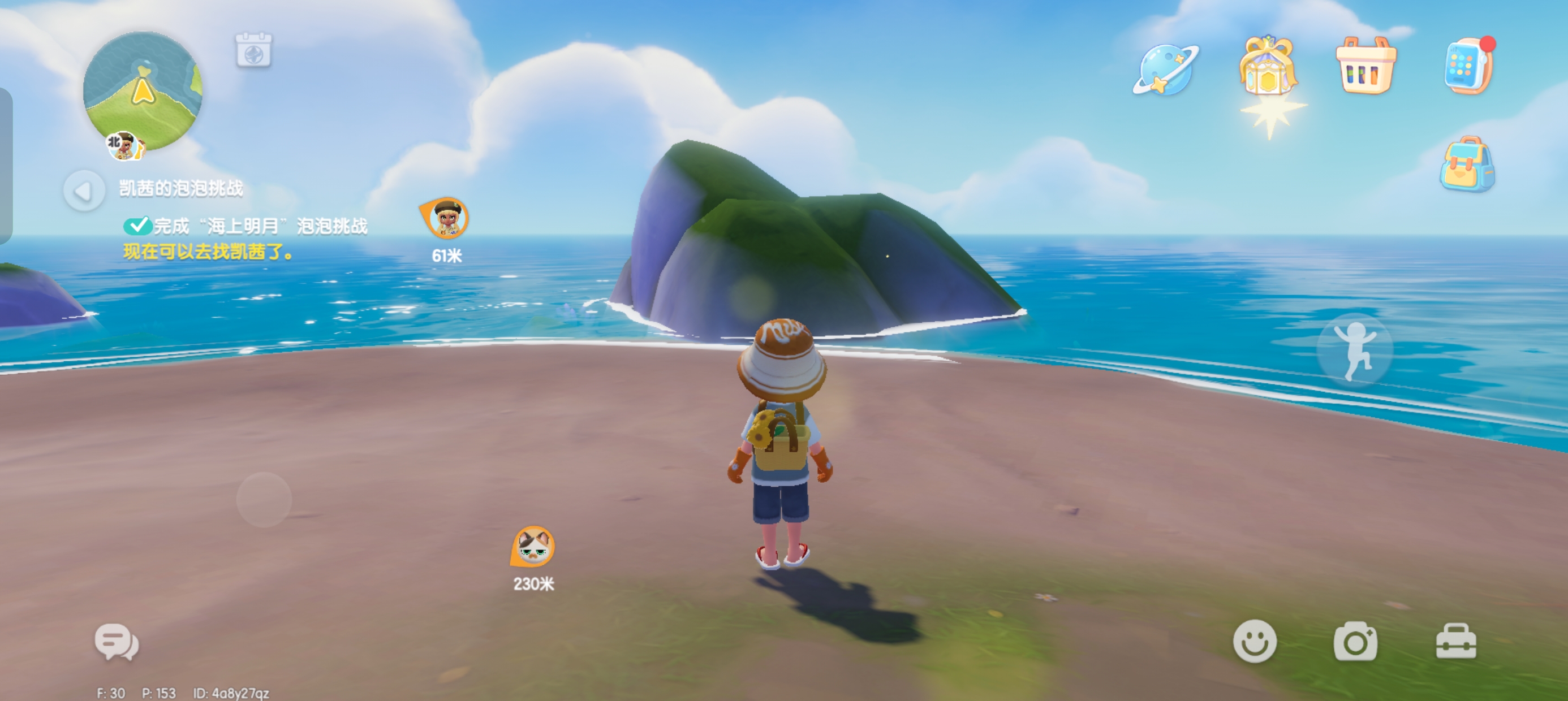The image size is (1568, 701).
Task: Open the camera photo mode
Action: pos(1355,642)
